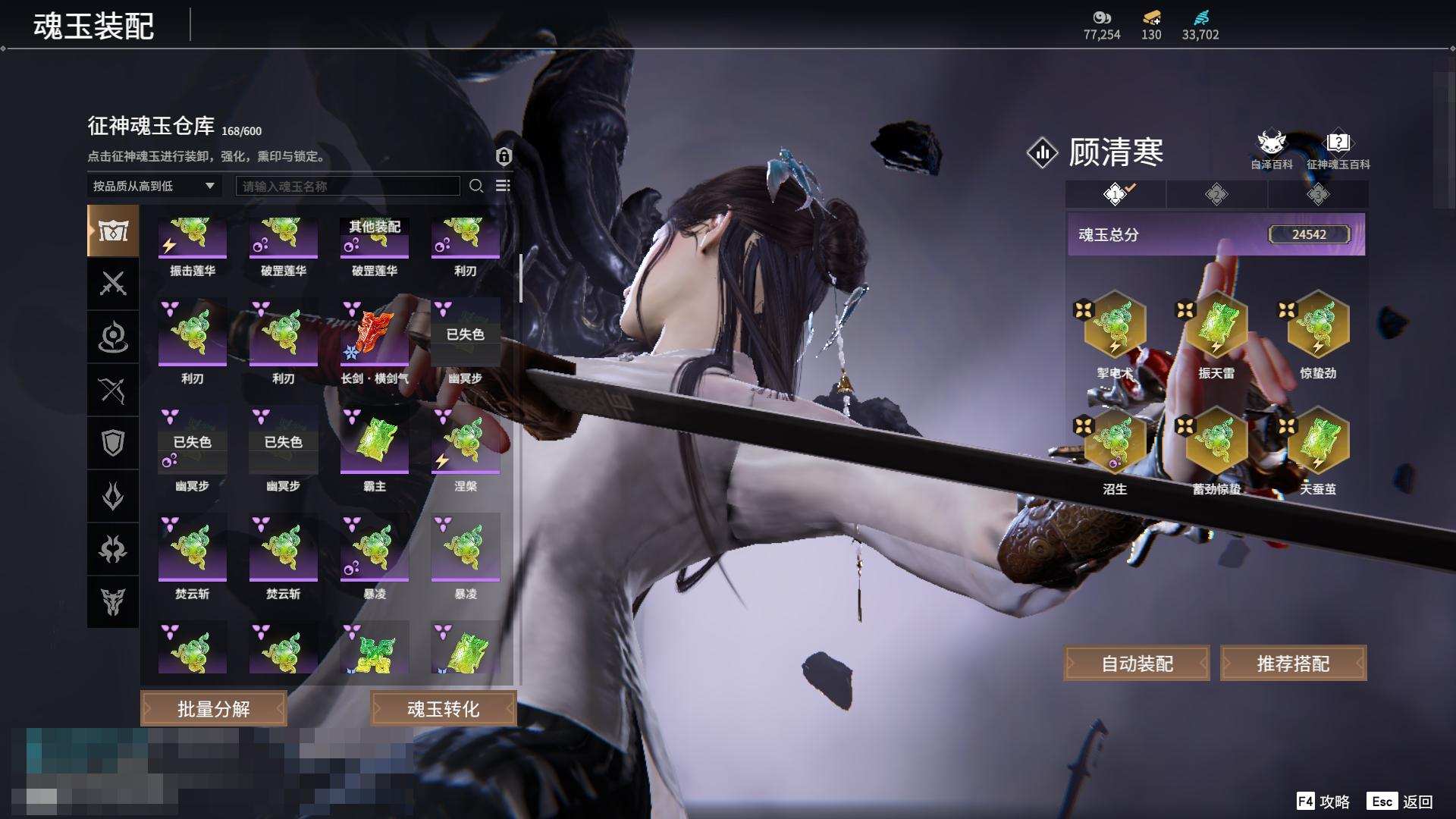
Task: Select the 振击莲华 soul jade
Action: click(x=193, y=238)
